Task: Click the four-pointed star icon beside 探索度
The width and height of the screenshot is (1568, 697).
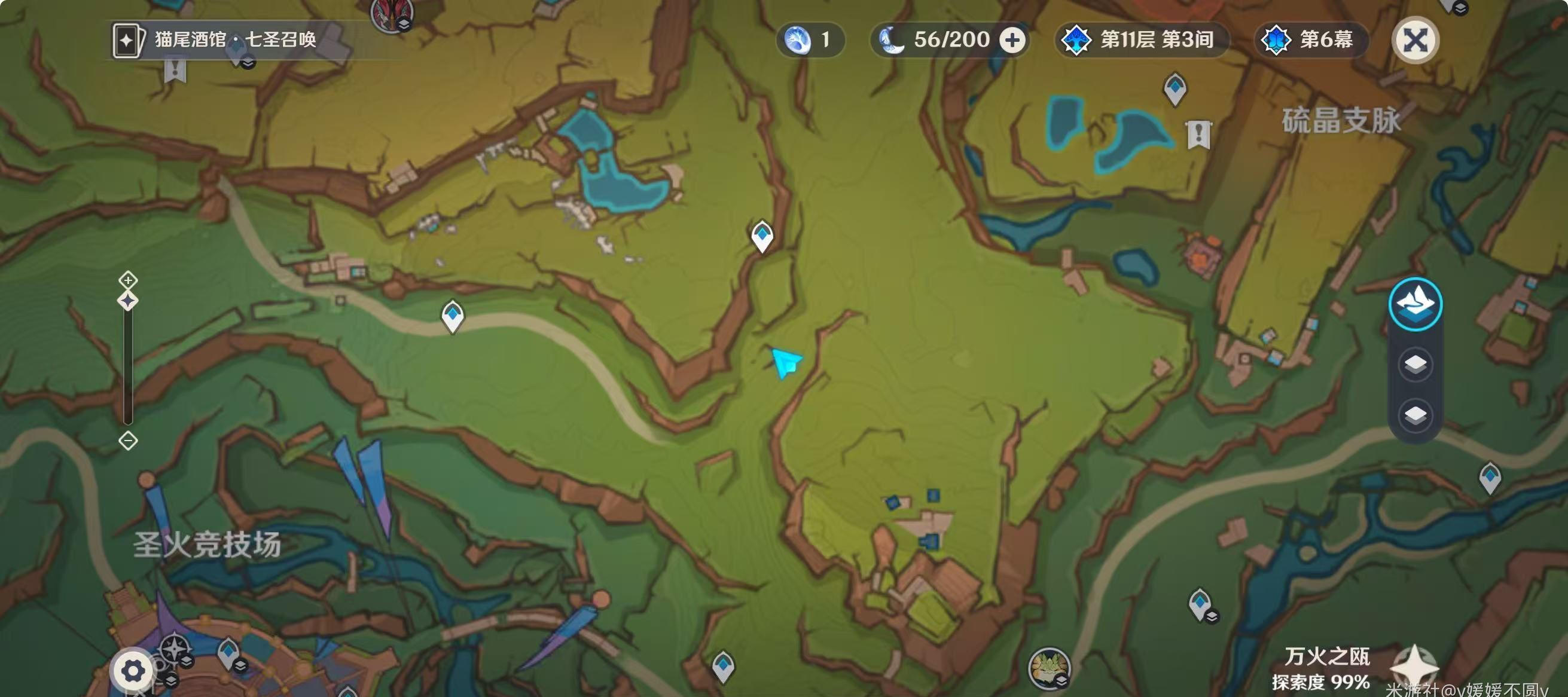Action: pos(1414,666)
